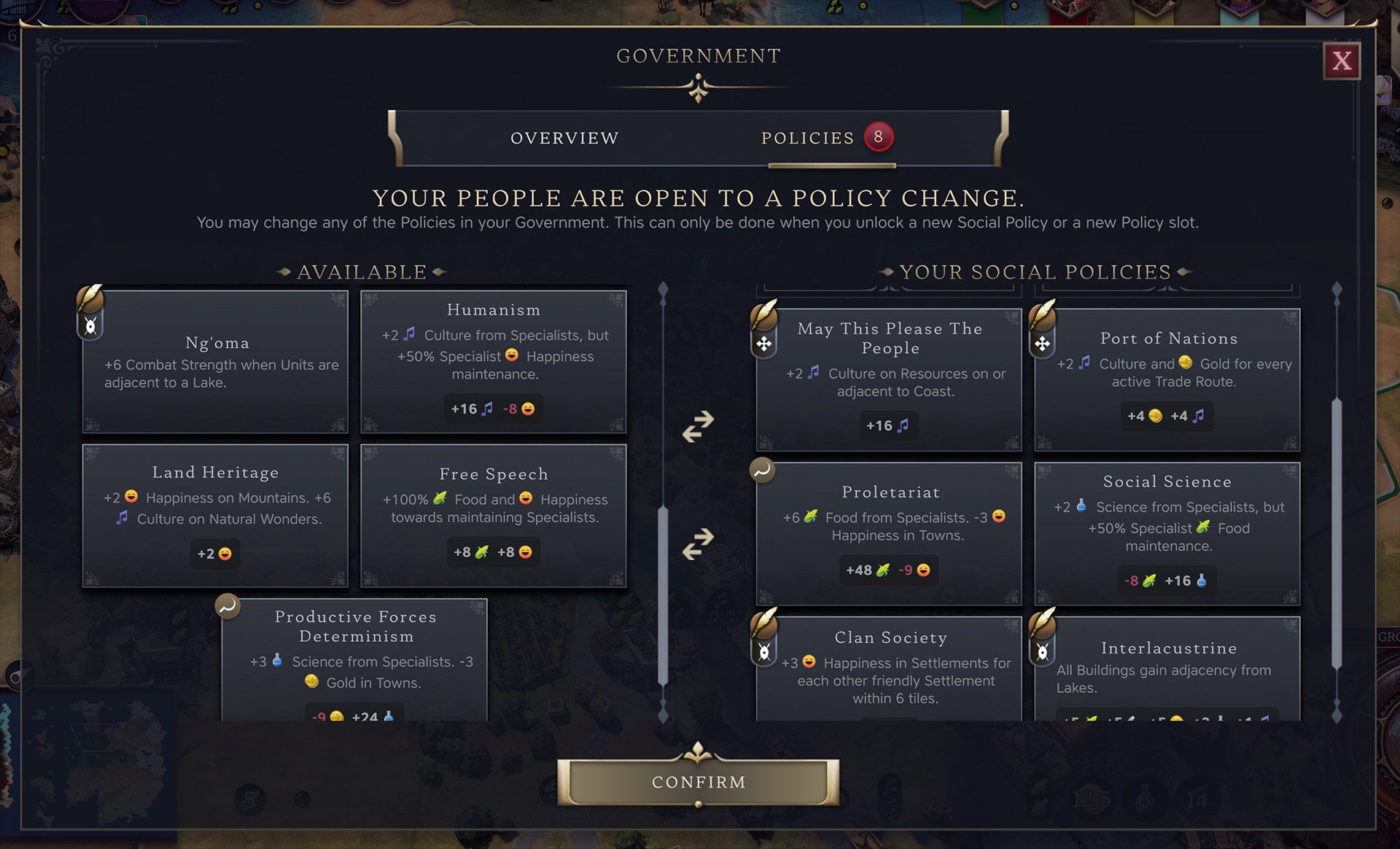Screen dimensions: 1400x849
Task: Open the Policies tab
Action: tap(808, 138)
